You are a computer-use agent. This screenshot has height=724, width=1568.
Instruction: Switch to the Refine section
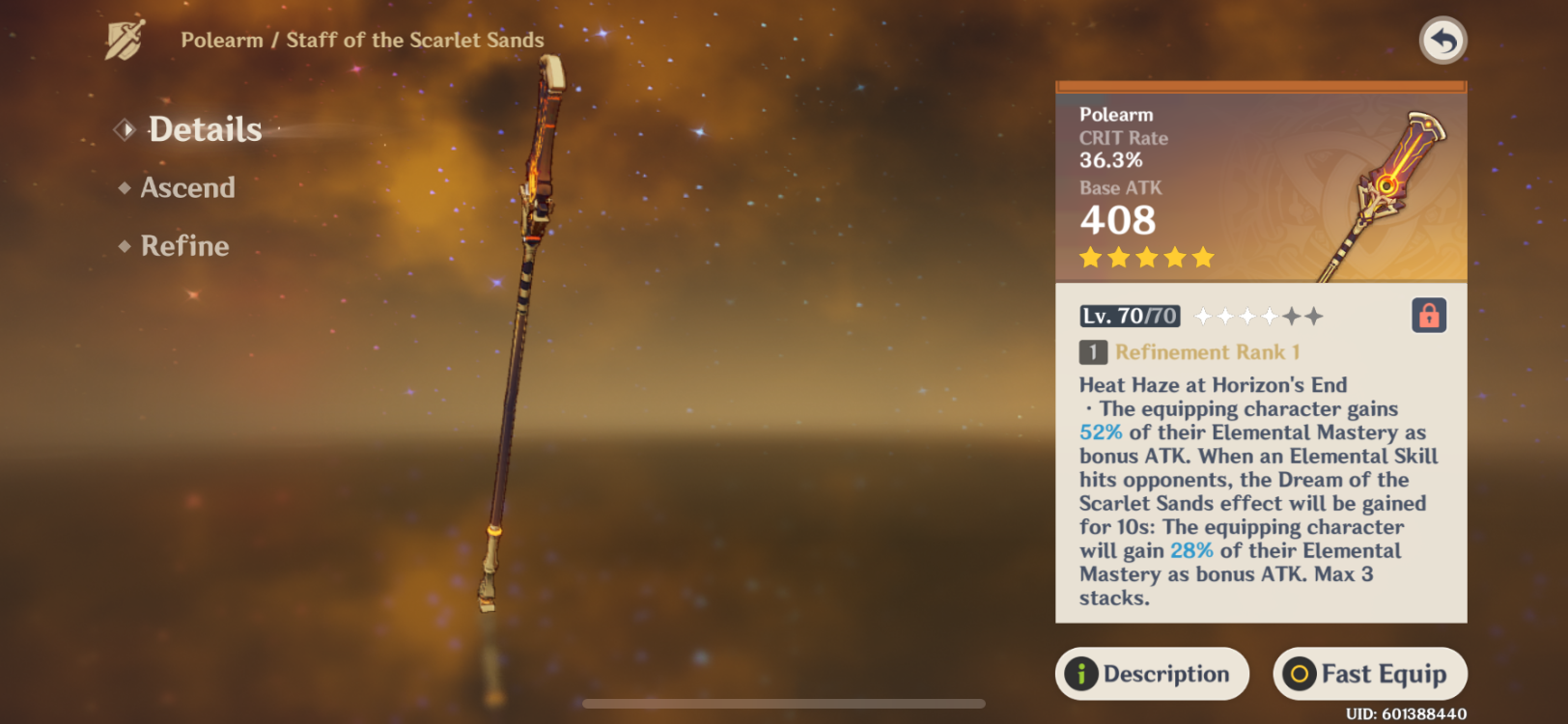(184, 246)
